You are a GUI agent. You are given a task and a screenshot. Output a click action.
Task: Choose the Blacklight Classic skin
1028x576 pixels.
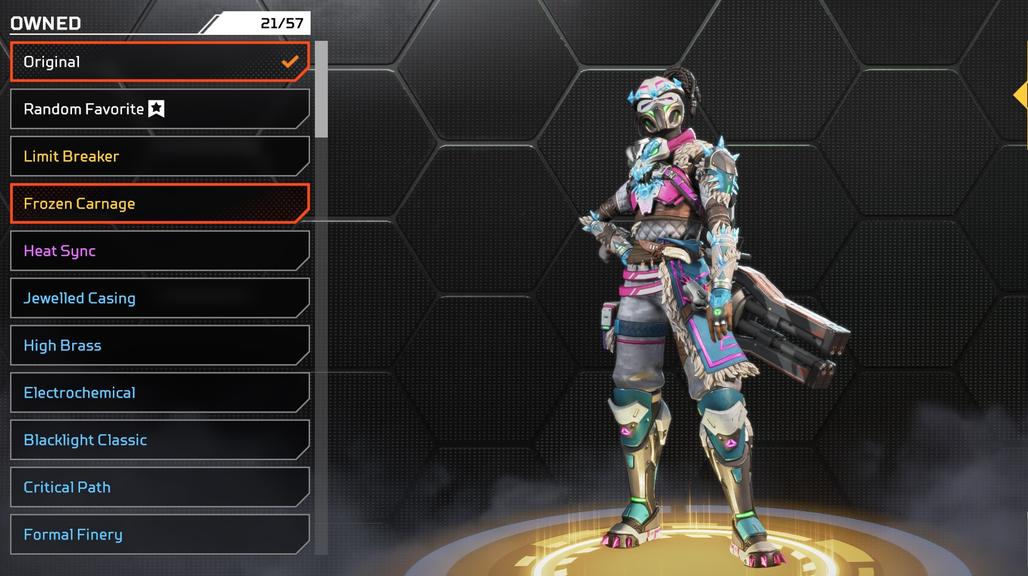click(x=160, y=440)
